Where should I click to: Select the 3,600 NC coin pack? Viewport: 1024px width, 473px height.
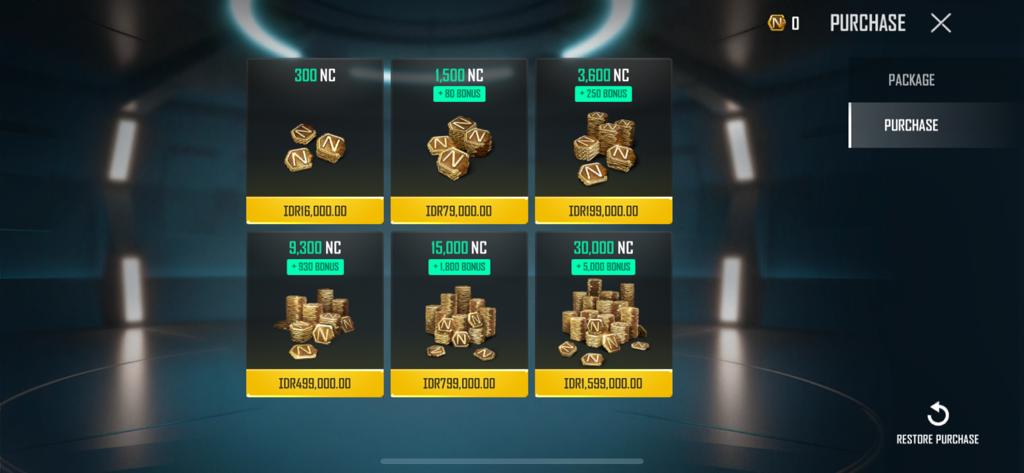point(603,210)
